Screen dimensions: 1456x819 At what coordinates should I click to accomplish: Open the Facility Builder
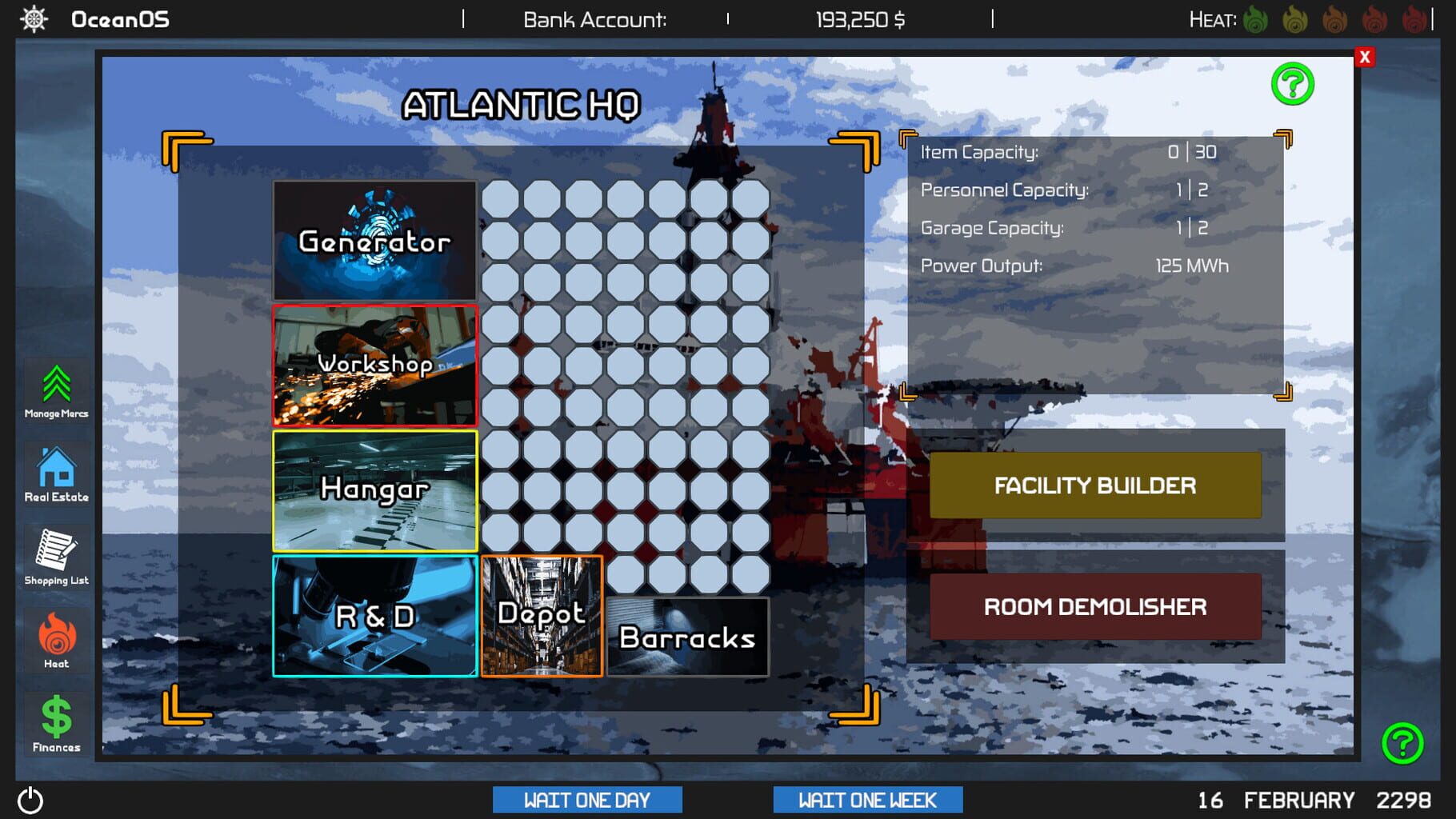[x=1094, y=485]
